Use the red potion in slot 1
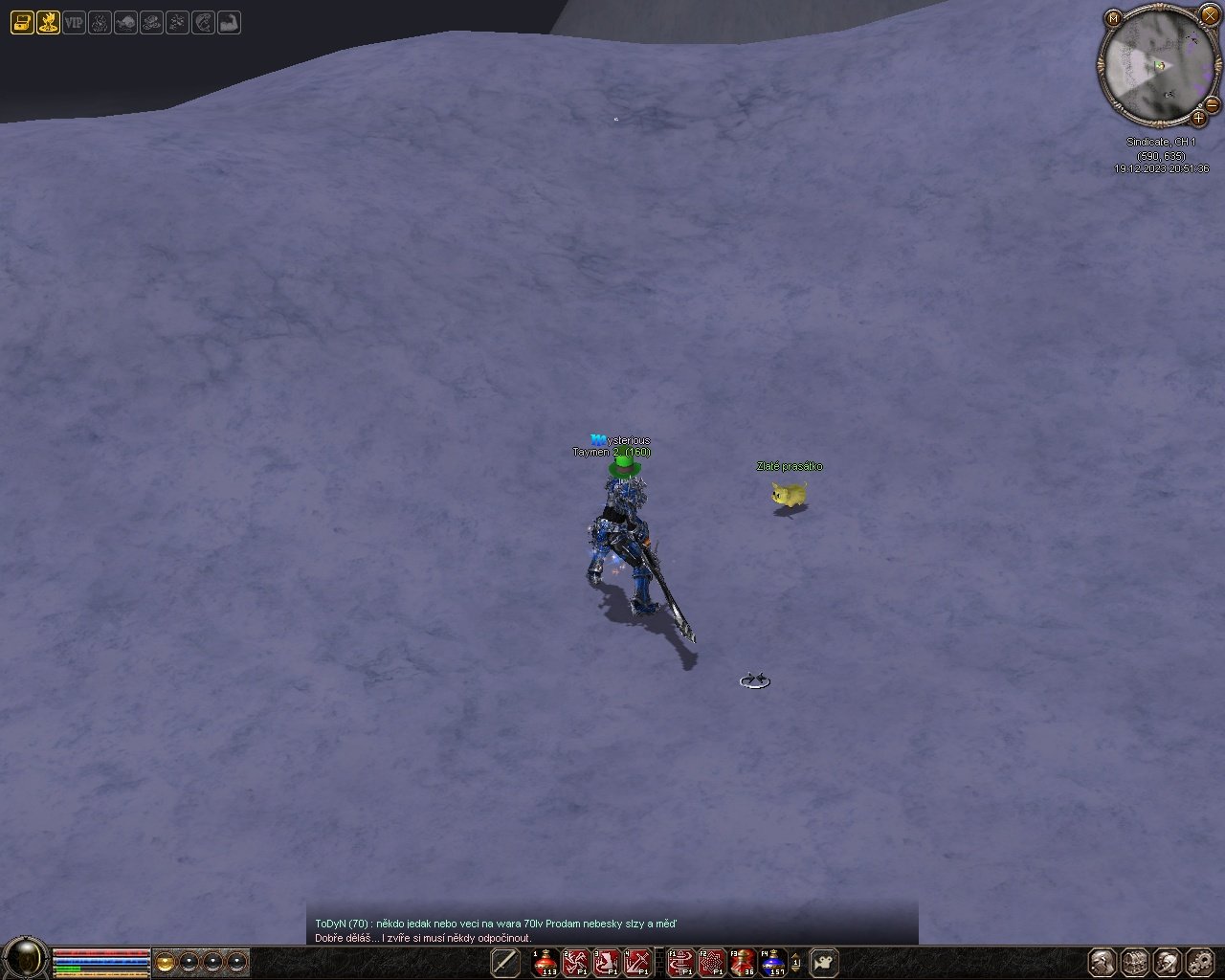 coord(546,962)
